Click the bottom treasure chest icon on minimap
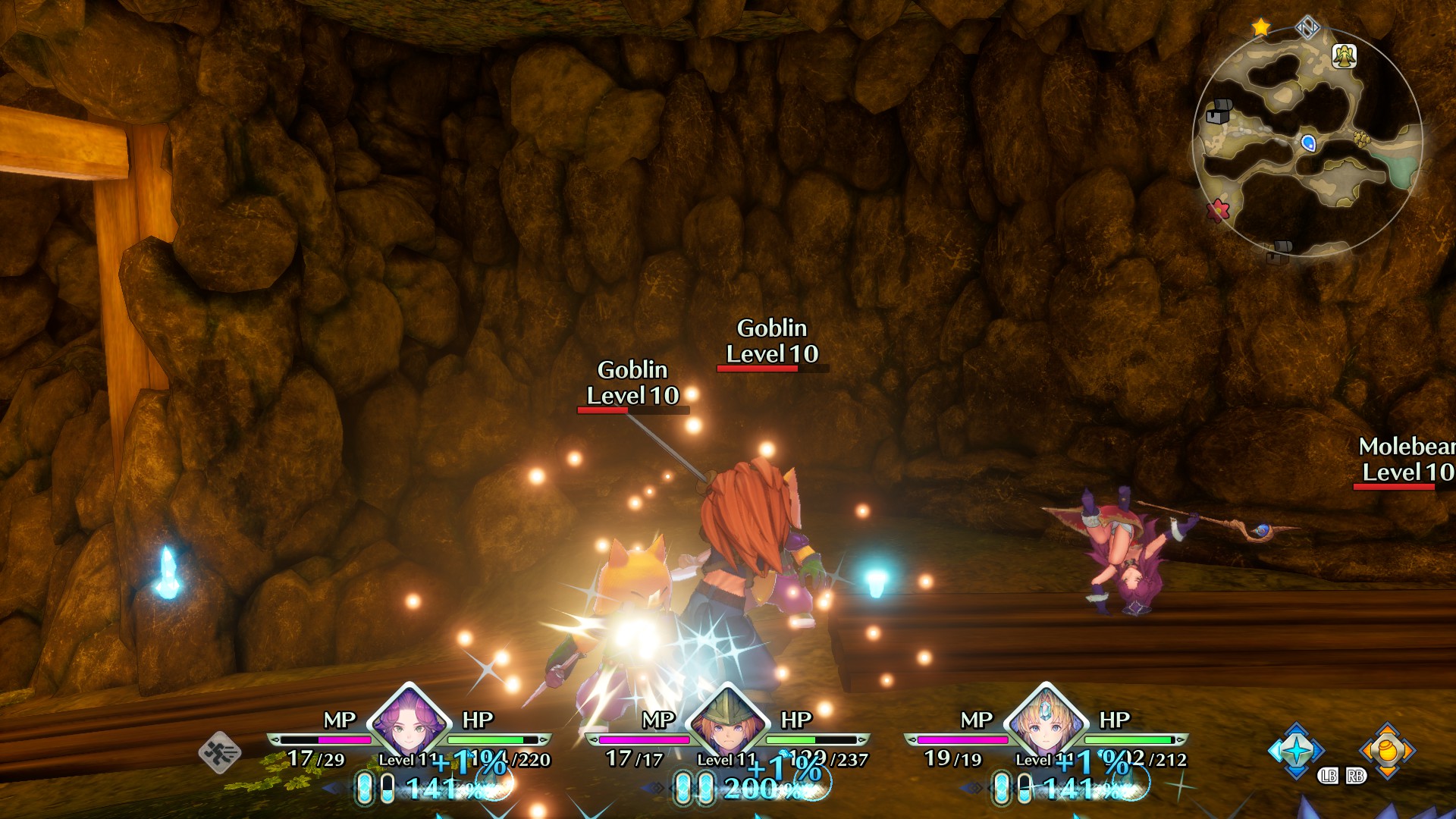The height and width of the screenshot is (819, 1456). pyautogui.click(x=1280, y=250)
